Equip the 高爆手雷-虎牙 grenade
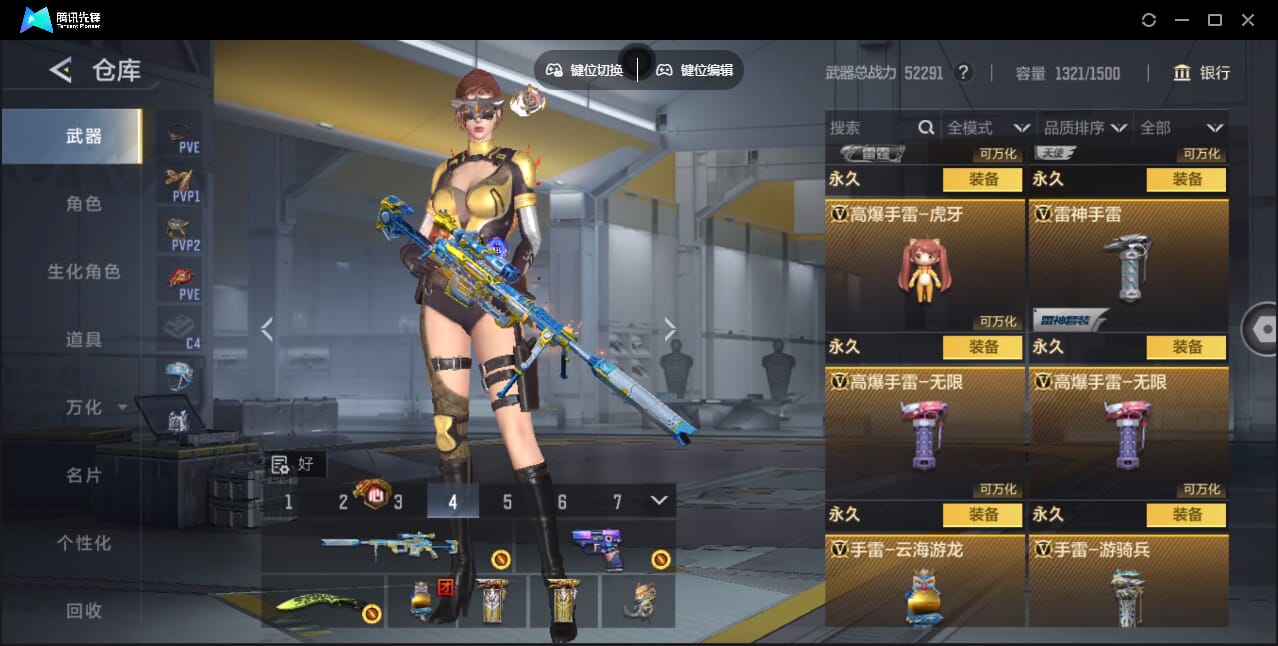1278x646 pixels. (982, 347)
